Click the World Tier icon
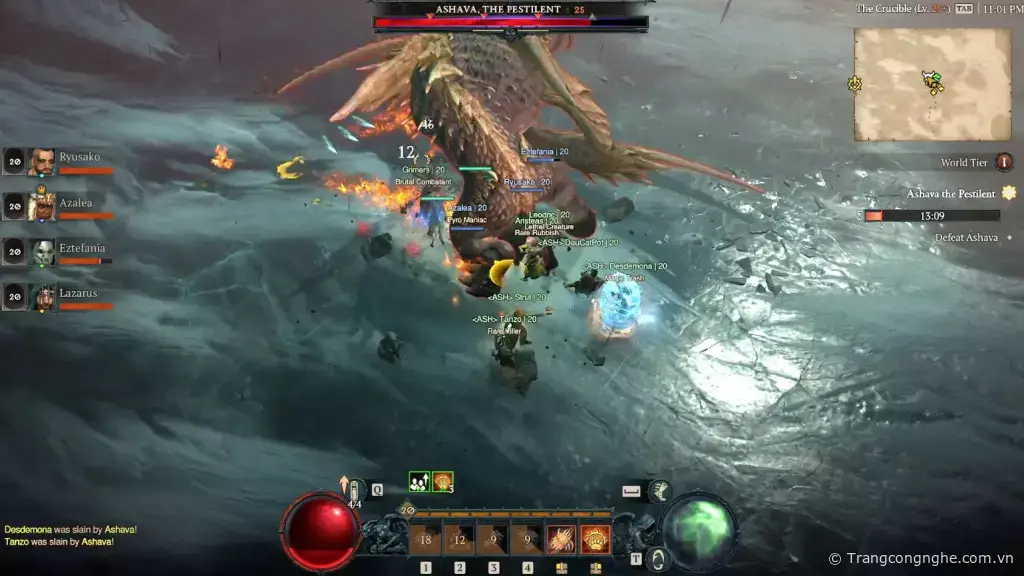 coord(1004,162)
